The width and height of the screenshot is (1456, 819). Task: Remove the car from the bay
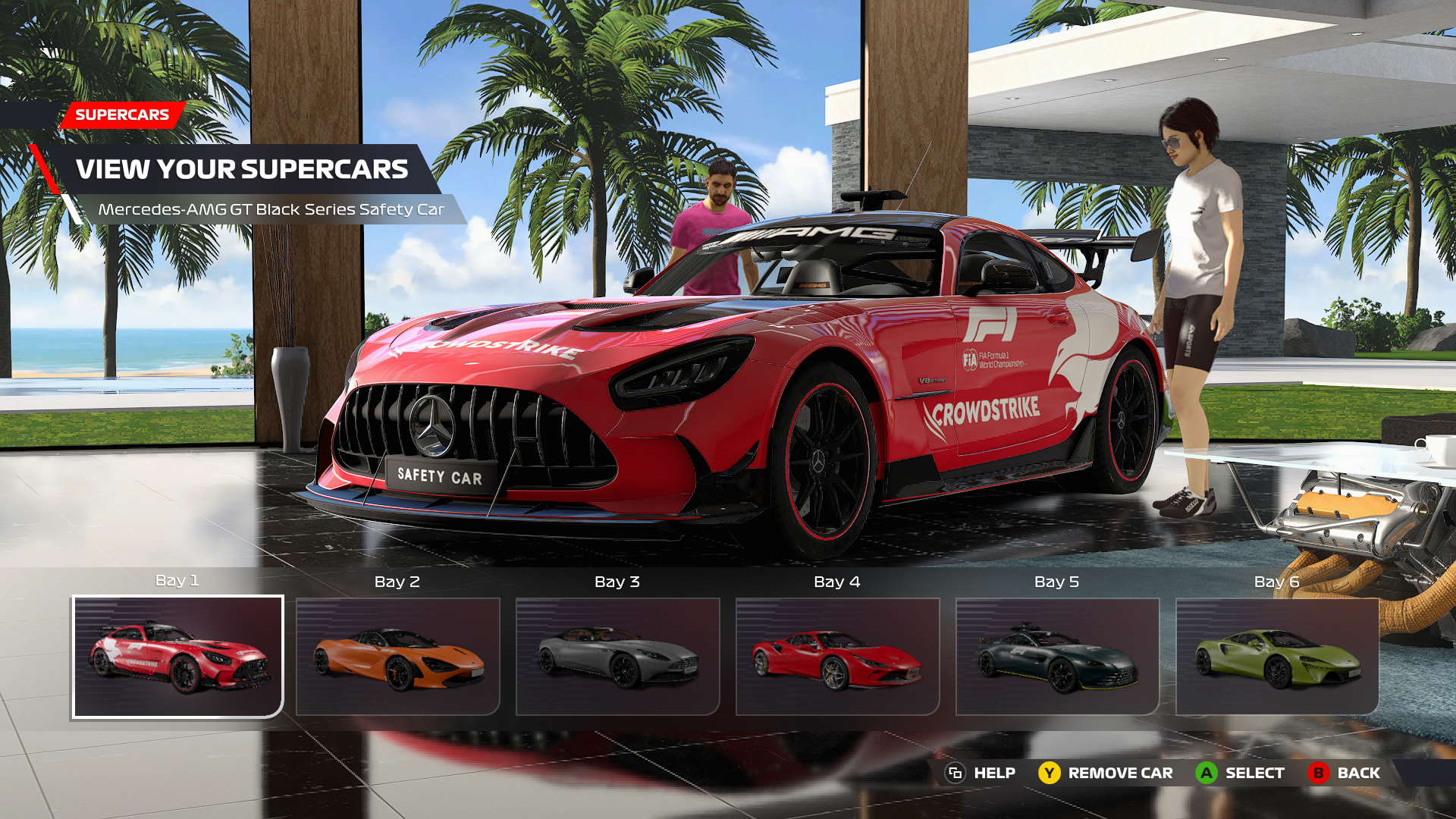pyautogui.click(x=1106, y=773)
